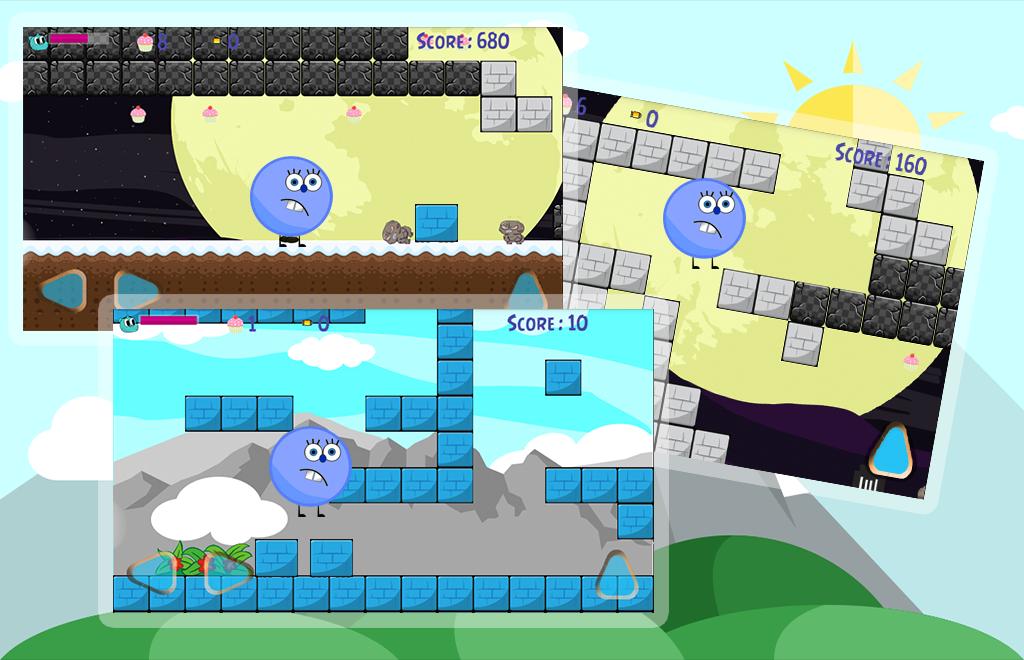1024x660 pixels.
Task: Tap the left arrow in the snowy night screenshot
Action: pyautogui.click(x=62, y=289)
